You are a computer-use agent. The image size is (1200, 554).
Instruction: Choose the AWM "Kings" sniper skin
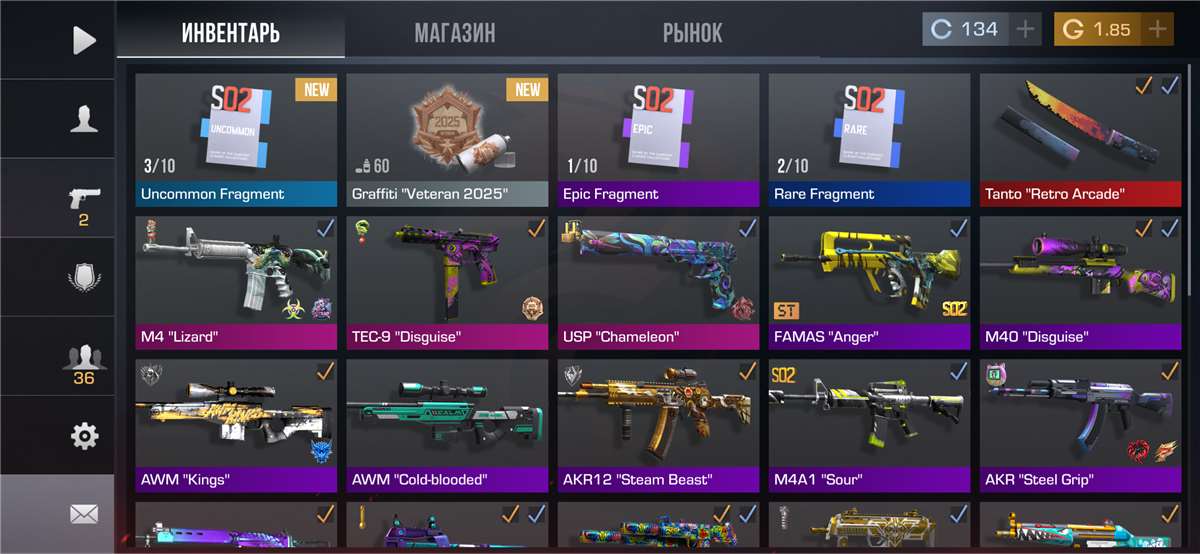click(236, 425)
